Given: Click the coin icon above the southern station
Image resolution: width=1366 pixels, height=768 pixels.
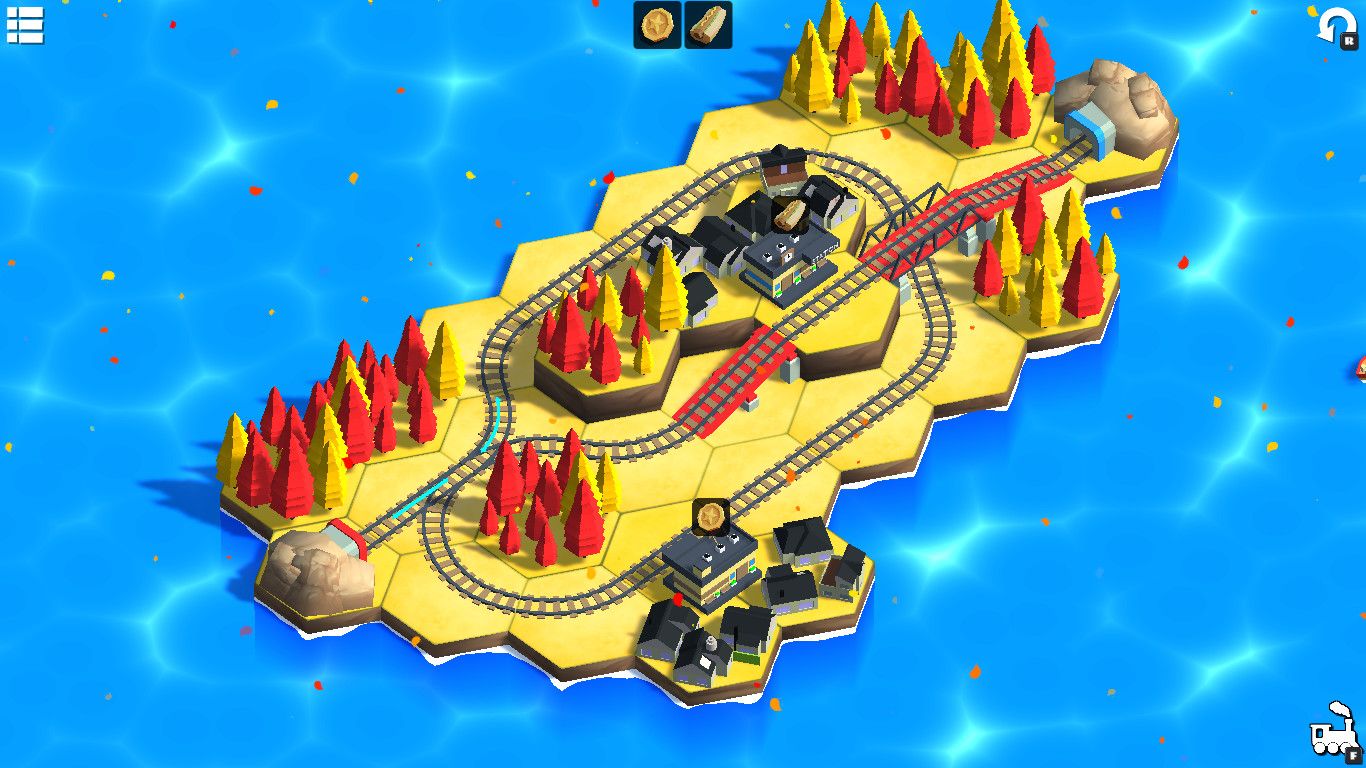Looking at the screenshot, I should point(712,517).
